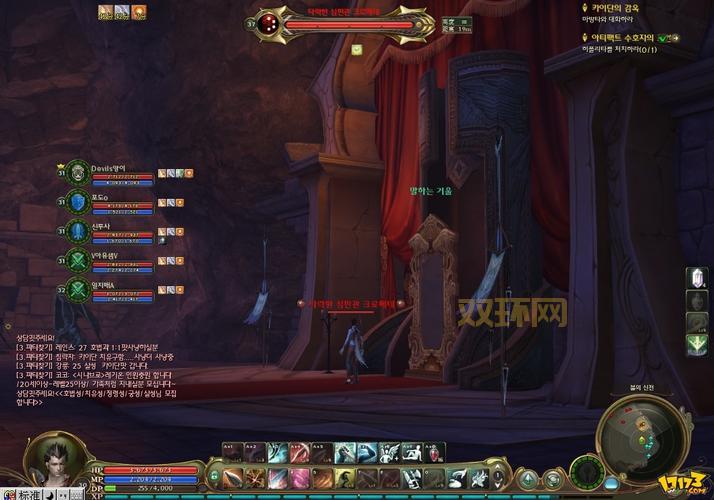Select party member 포도o's shield portrait
The image size is (714, 500).
tap(78, 203)
